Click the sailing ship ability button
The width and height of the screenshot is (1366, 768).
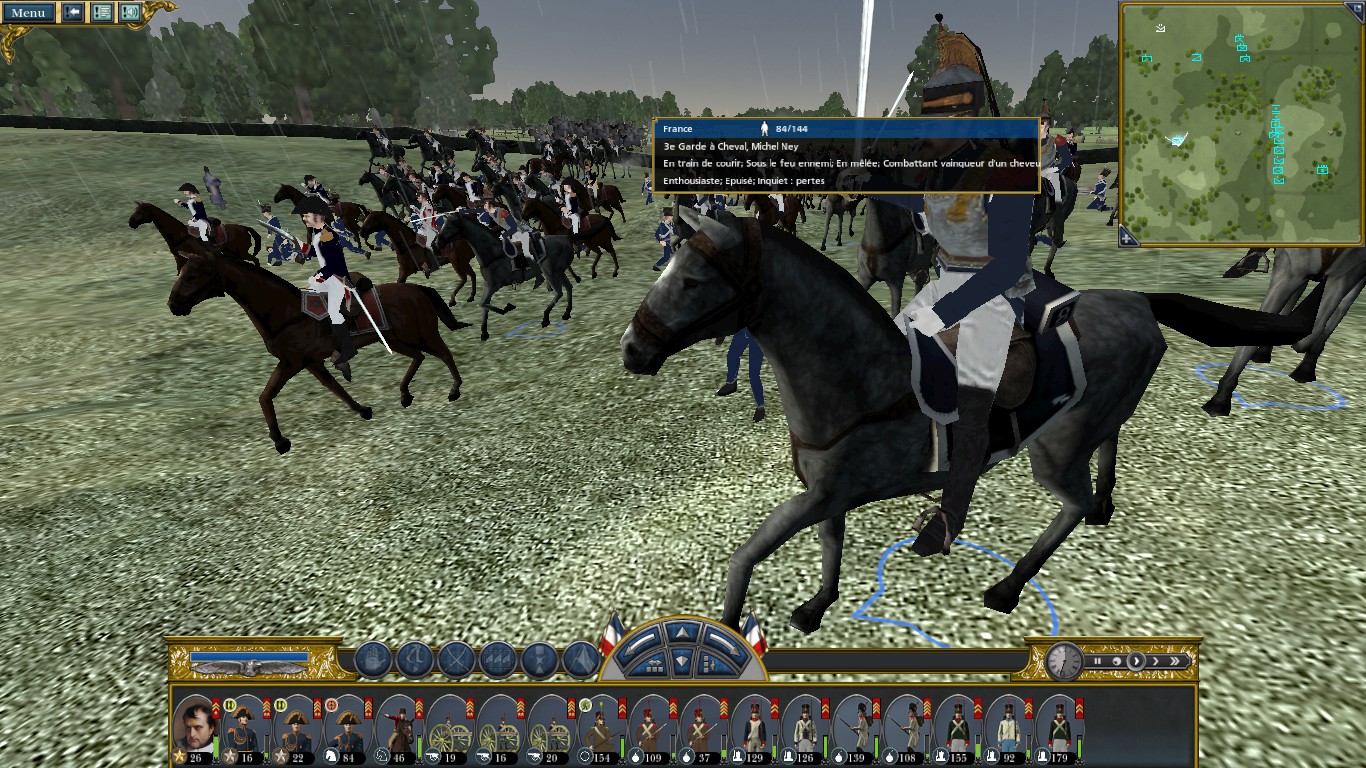(x=372, y=660)
